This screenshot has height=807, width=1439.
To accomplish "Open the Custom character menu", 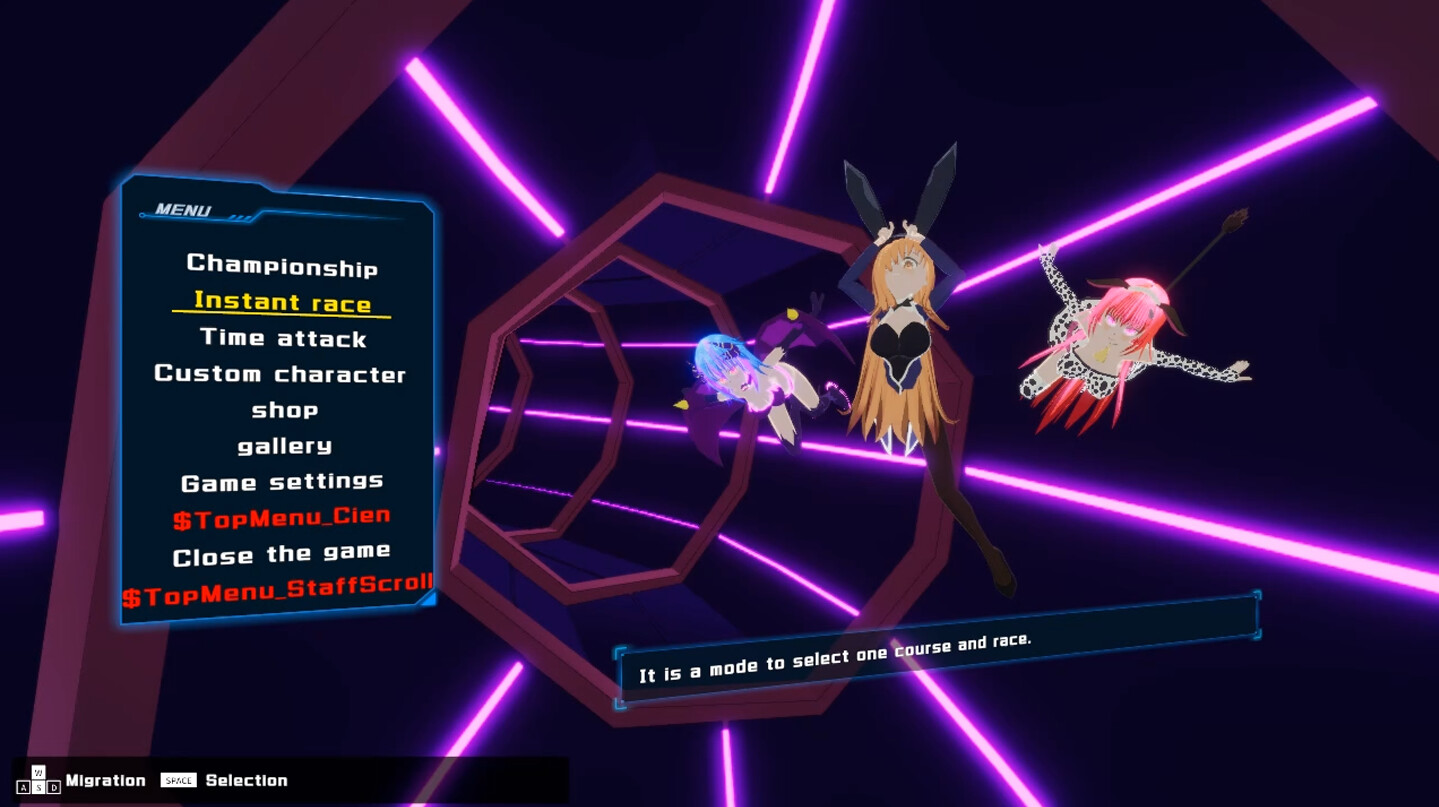I will click(x=281, y=374).
